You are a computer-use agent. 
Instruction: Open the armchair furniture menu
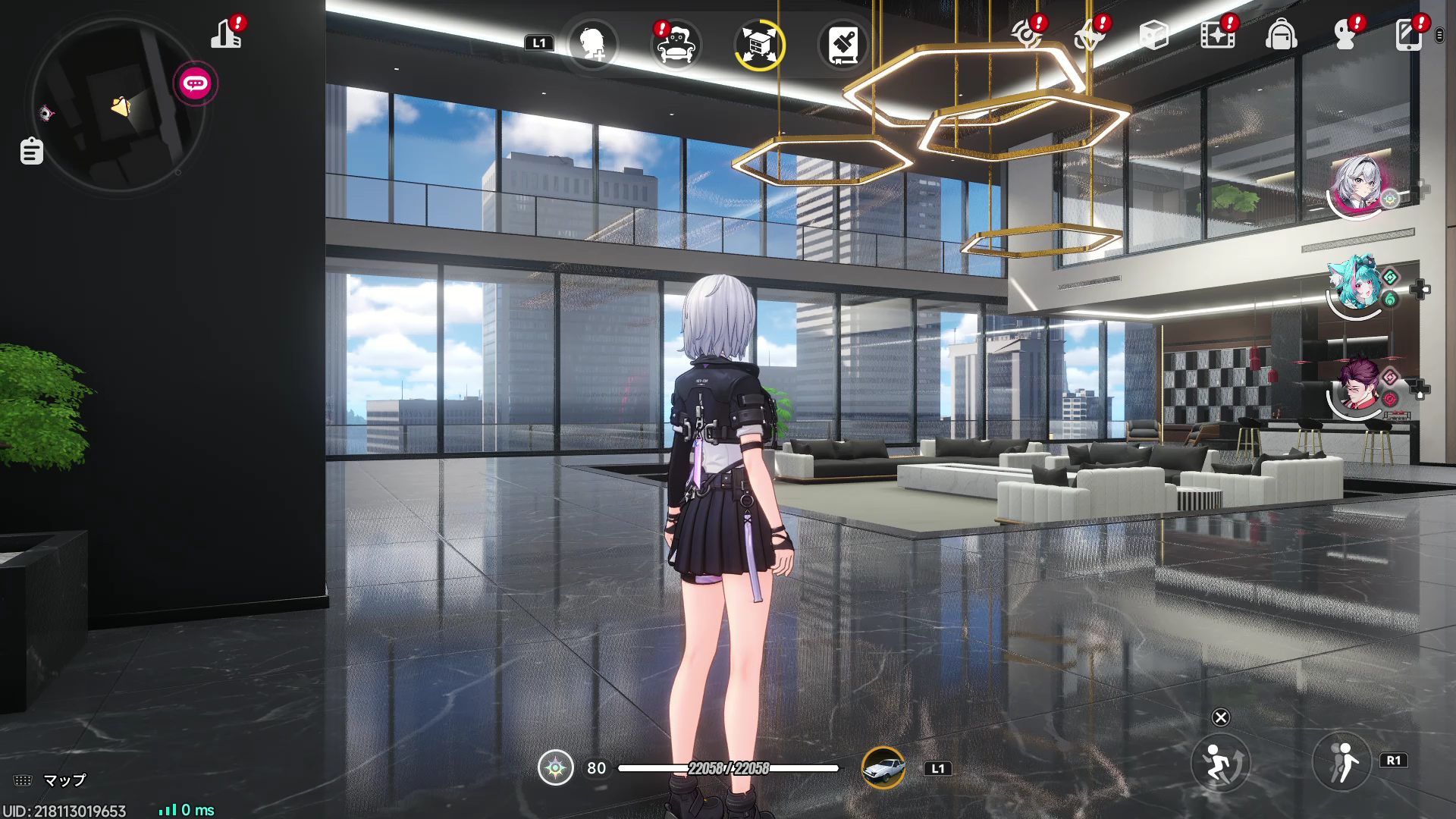coord(676,44)
